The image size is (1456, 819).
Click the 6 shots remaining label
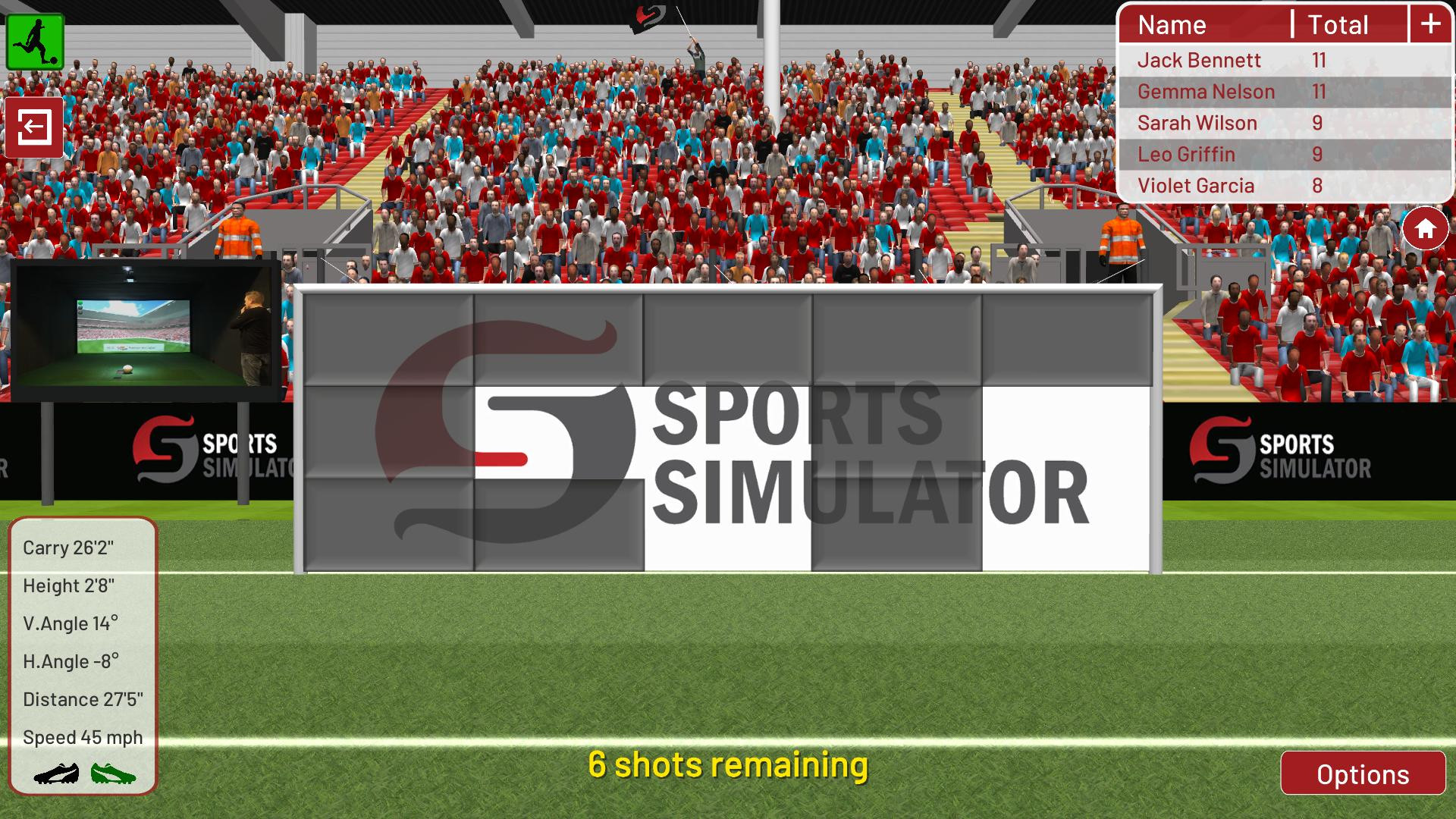coord(730,766)
